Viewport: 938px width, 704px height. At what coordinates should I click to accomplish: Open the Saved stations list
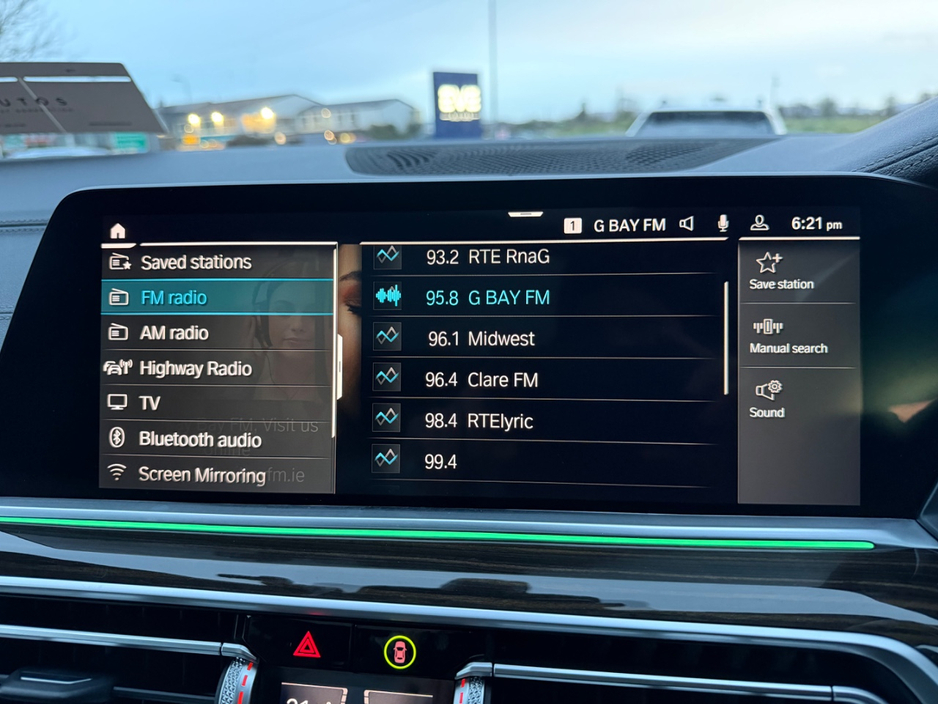195,262
